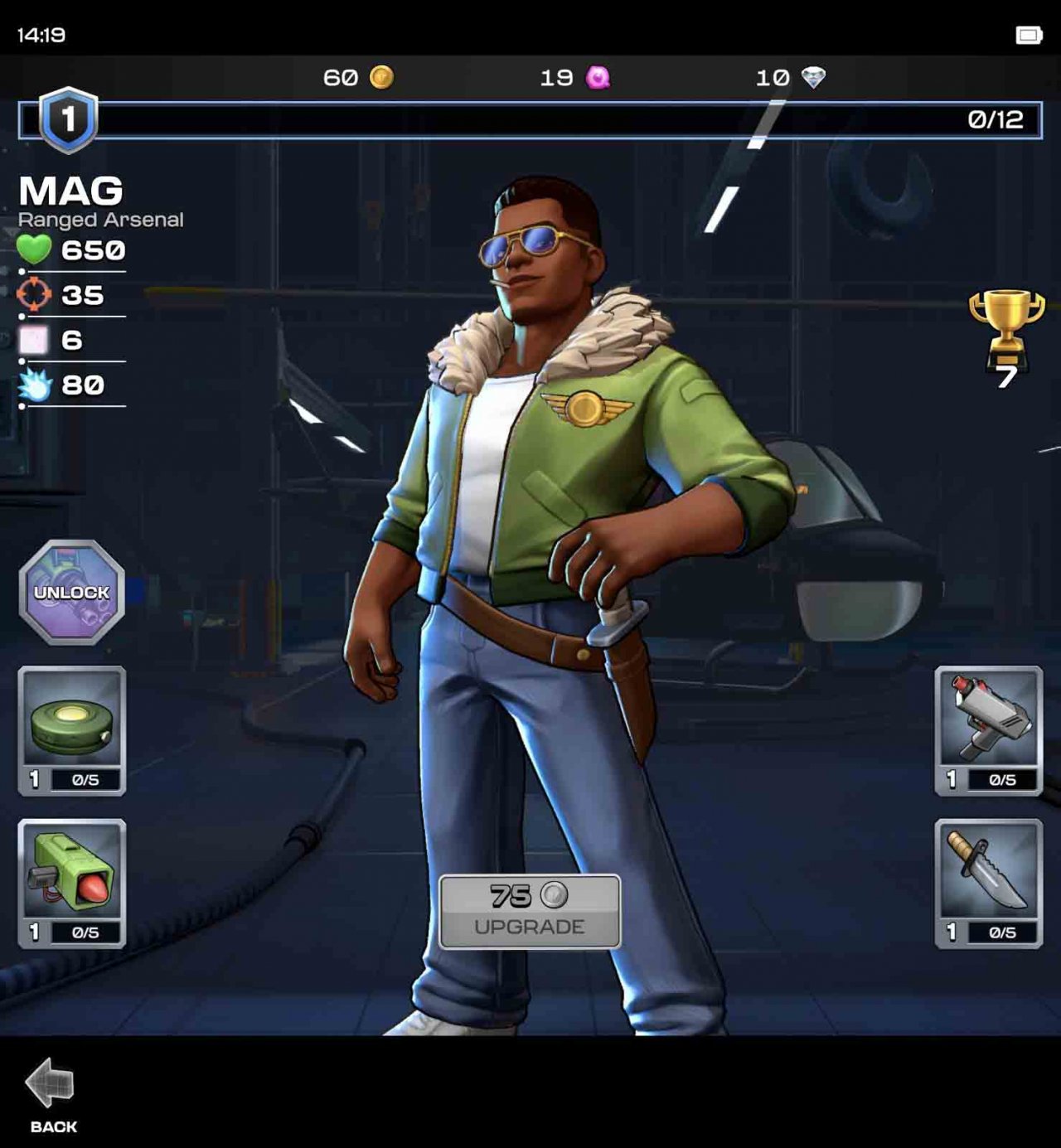Tap the gold coin currency icon
Viewport: 1061px width, 1148px height.
382,77
